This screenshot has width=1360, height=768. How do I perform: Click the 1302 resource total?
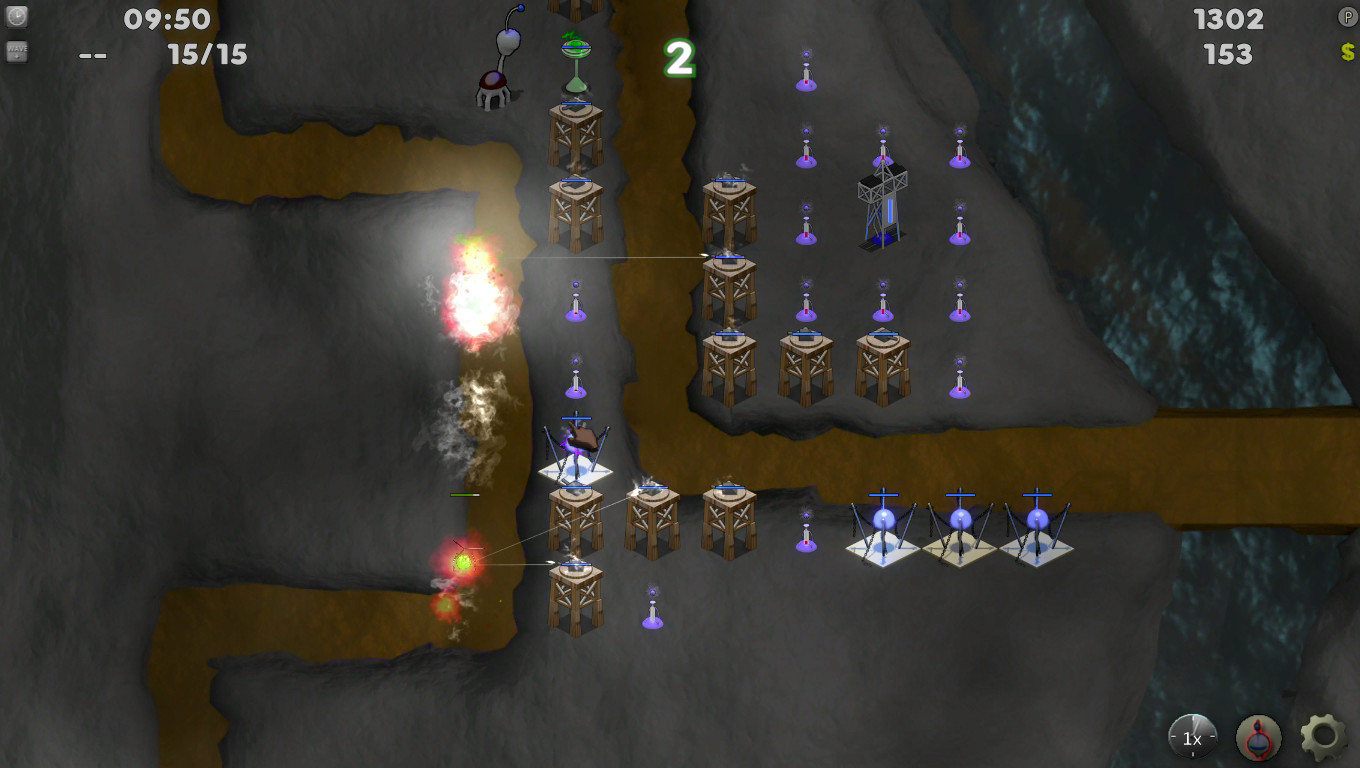coord(1228,18)
